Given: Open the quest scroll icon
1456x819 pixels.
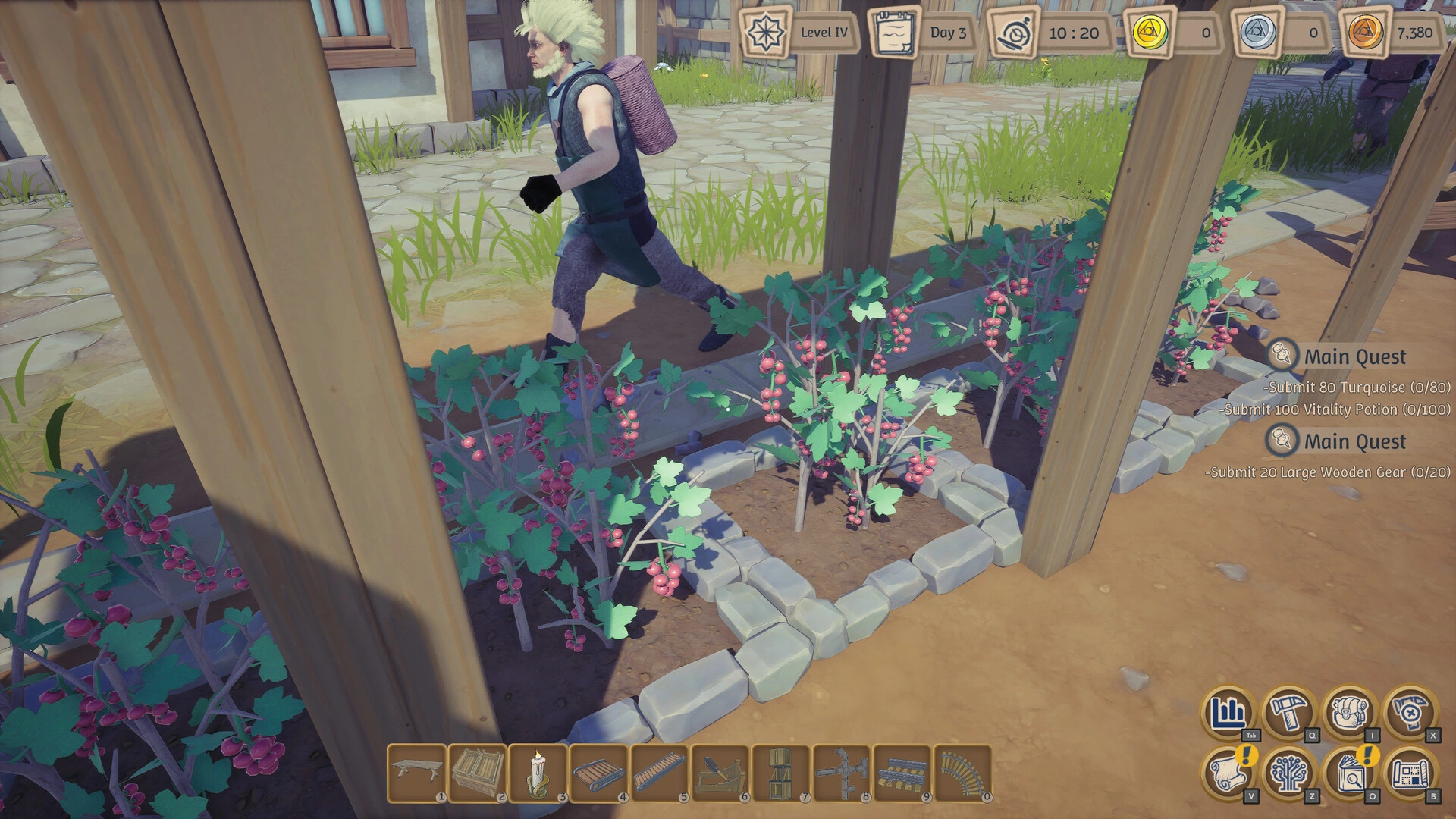Looking at the screenshot, I should [x=1228, y=773].
